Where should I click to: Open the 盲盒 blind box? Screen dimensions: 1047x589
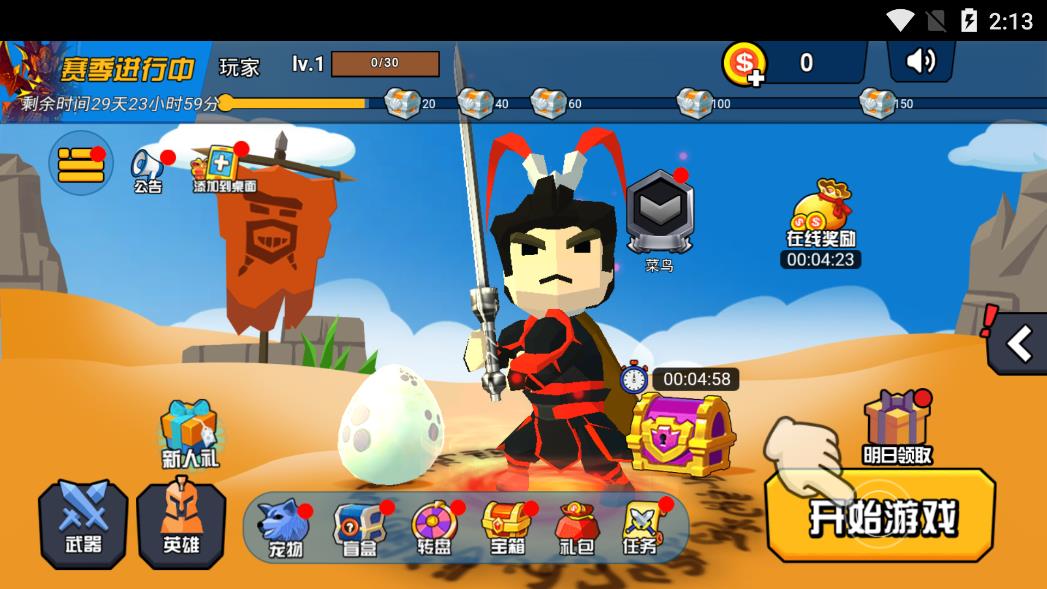point(359,528)
